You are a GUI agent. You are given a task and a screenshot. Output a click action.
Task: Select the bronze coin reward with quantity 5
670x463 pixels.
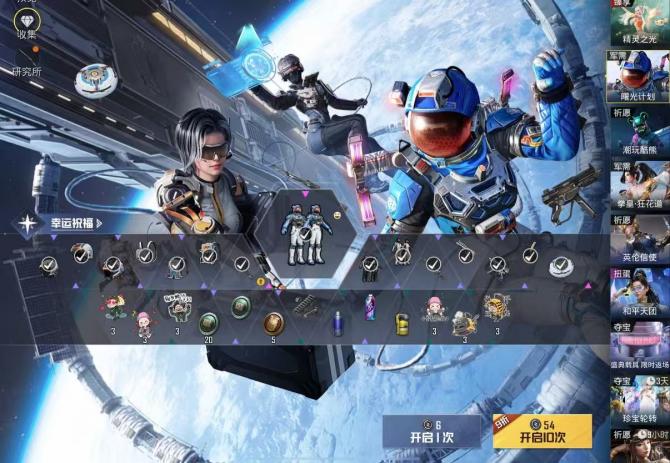[273, 322]
